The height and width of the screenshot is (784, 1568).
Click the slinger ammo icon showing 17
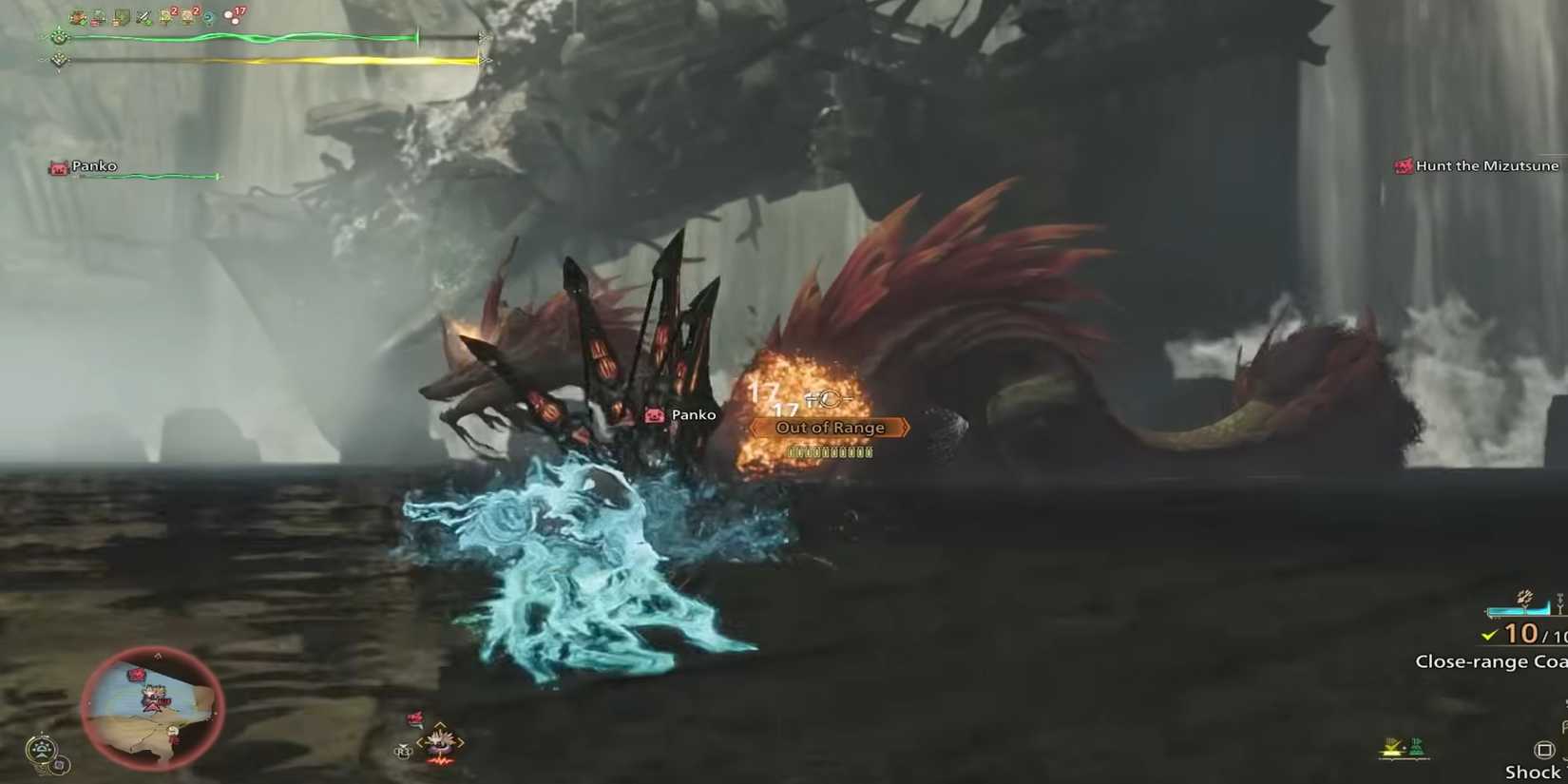[x=233, y=14]
